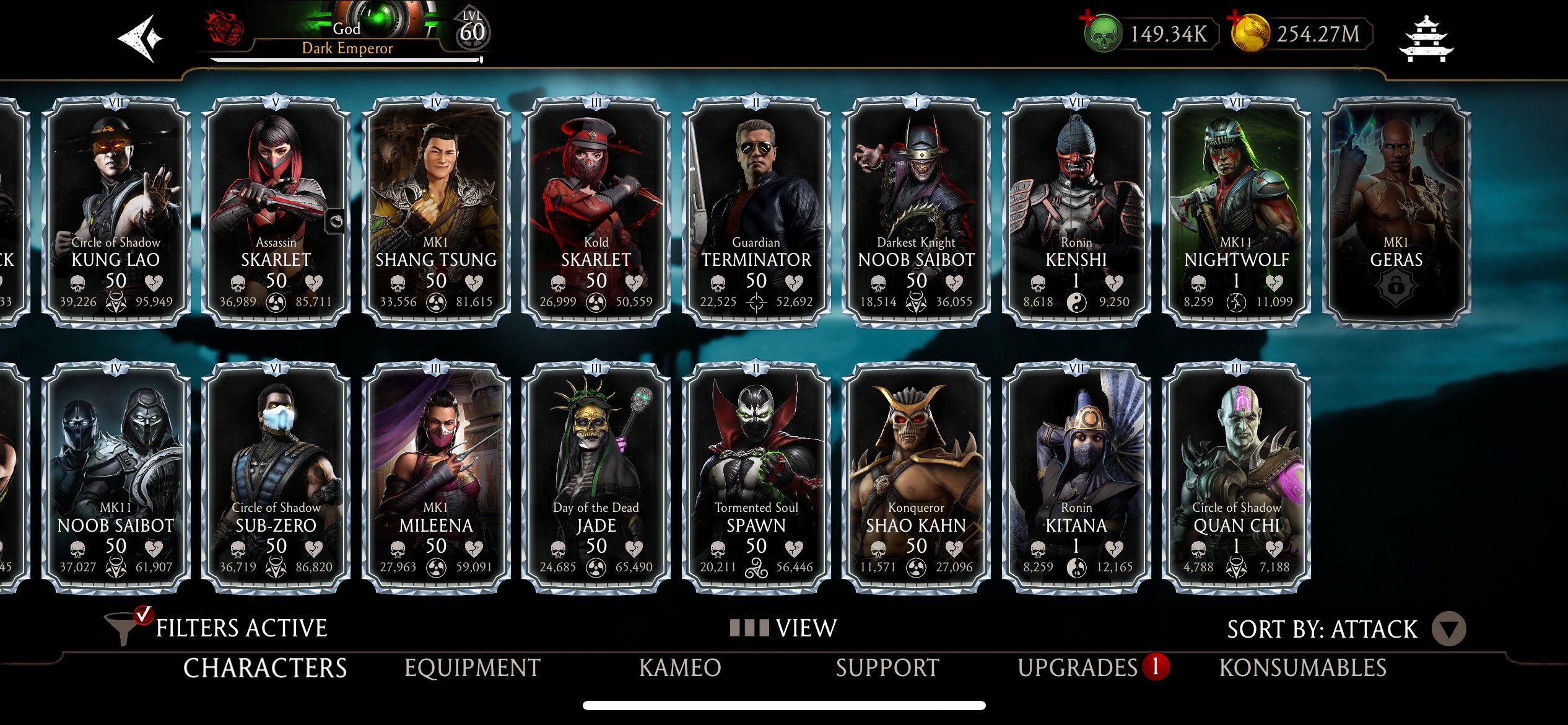Switch to the SUPPORT tab
This screenshot has height=725, width=1568.
coord(887,669)
